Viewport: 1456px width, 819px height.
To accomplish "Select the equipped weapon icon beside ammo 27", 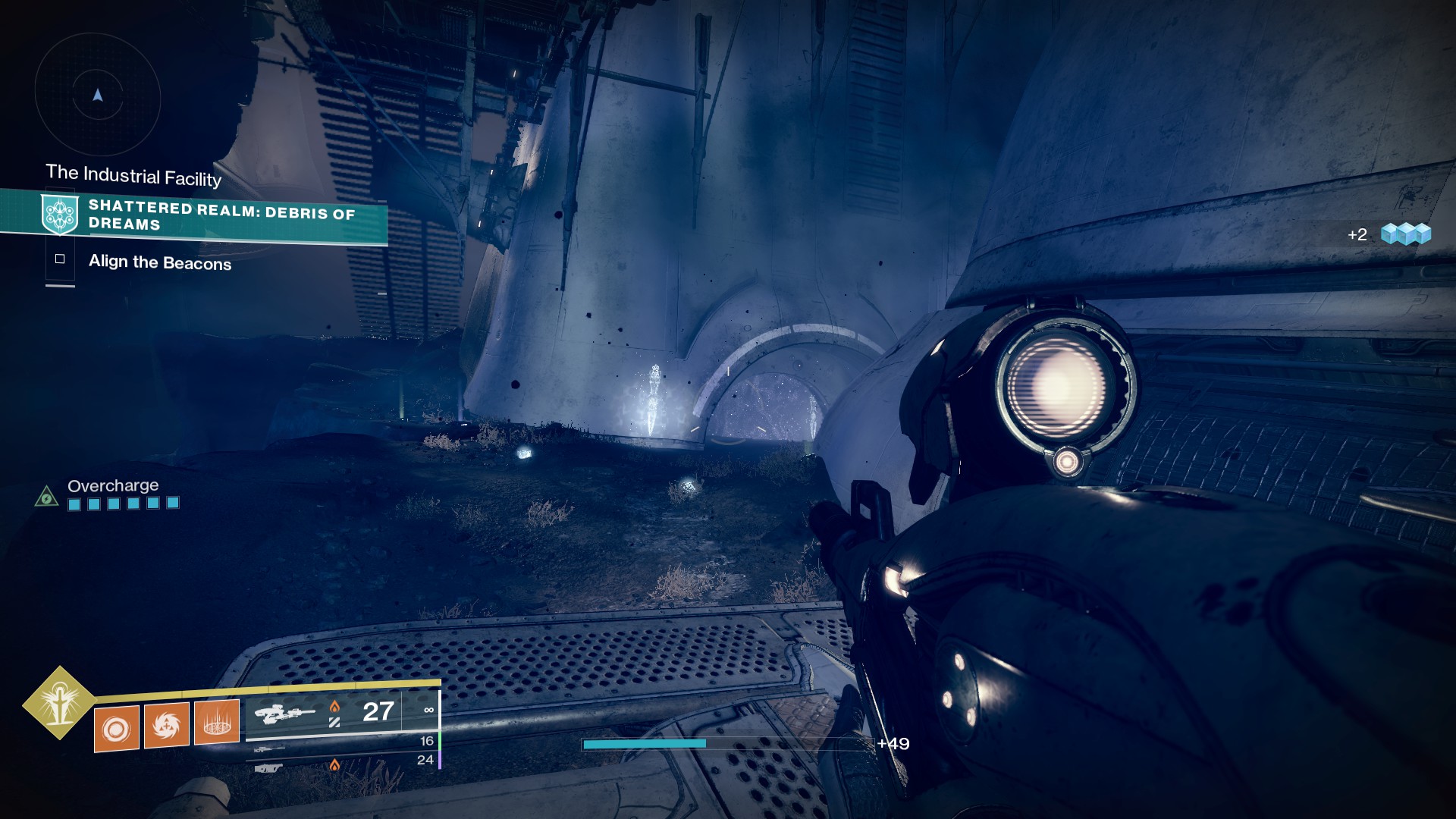I will [284, 713].
